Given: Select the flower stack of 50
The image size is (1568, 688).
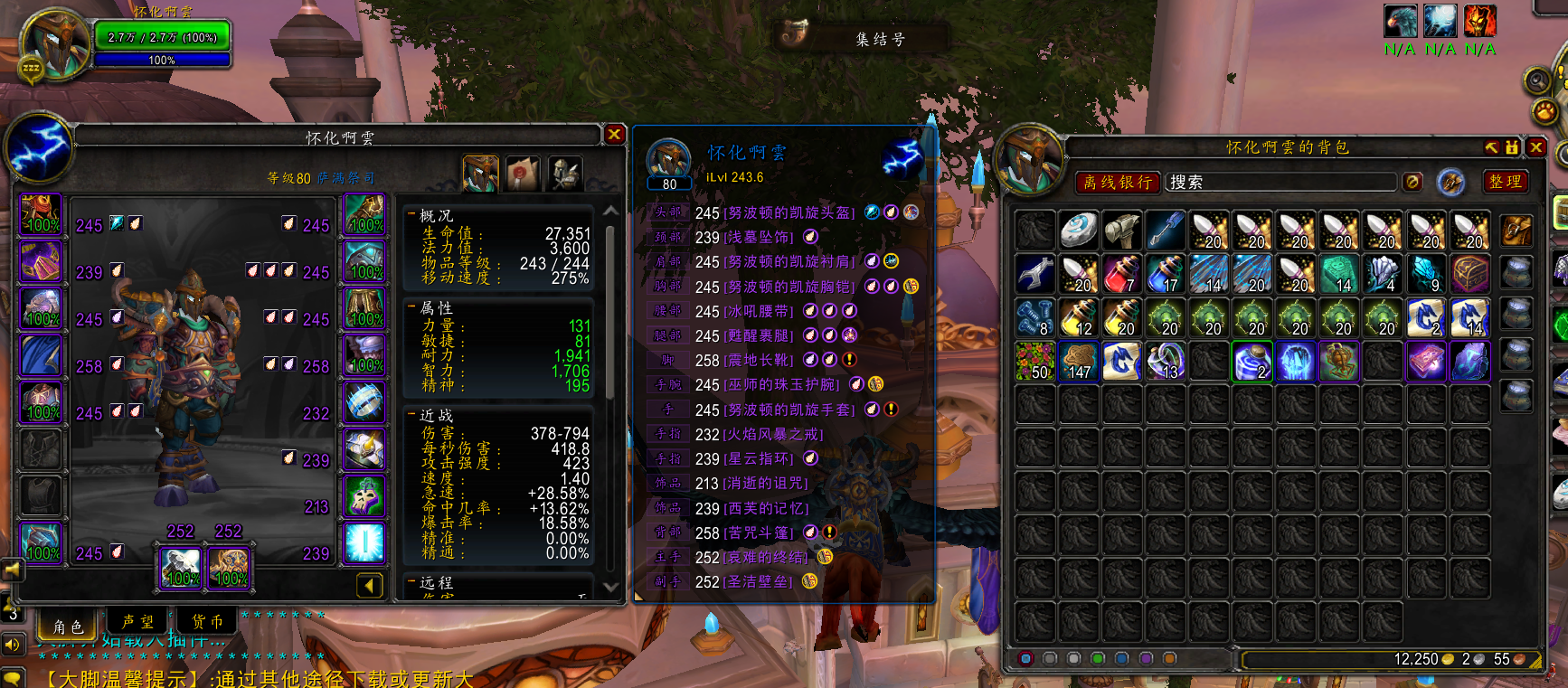Looking at the screenshot, I should click(x=1035, y=361).
